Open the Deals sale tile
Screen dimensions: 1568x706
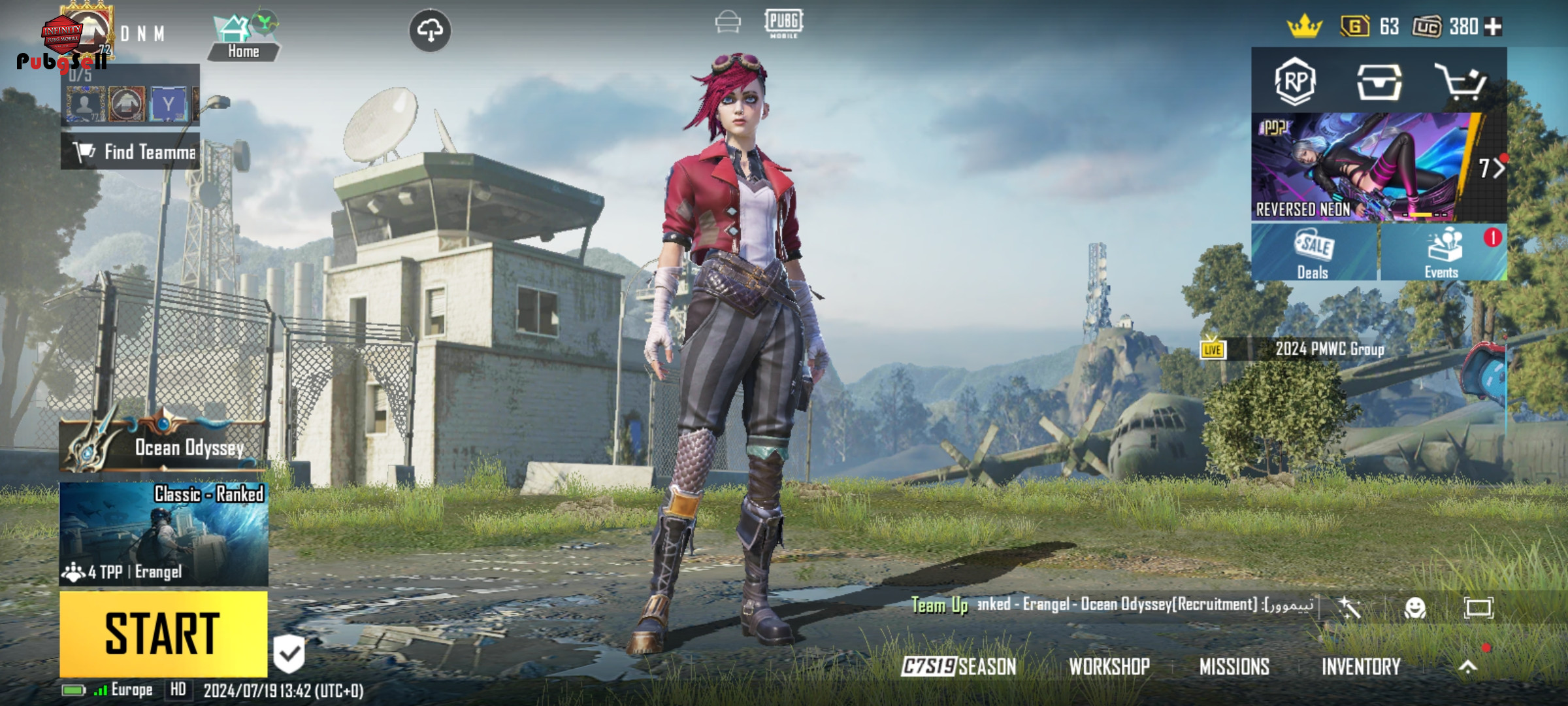click(x=1314, y=253)
